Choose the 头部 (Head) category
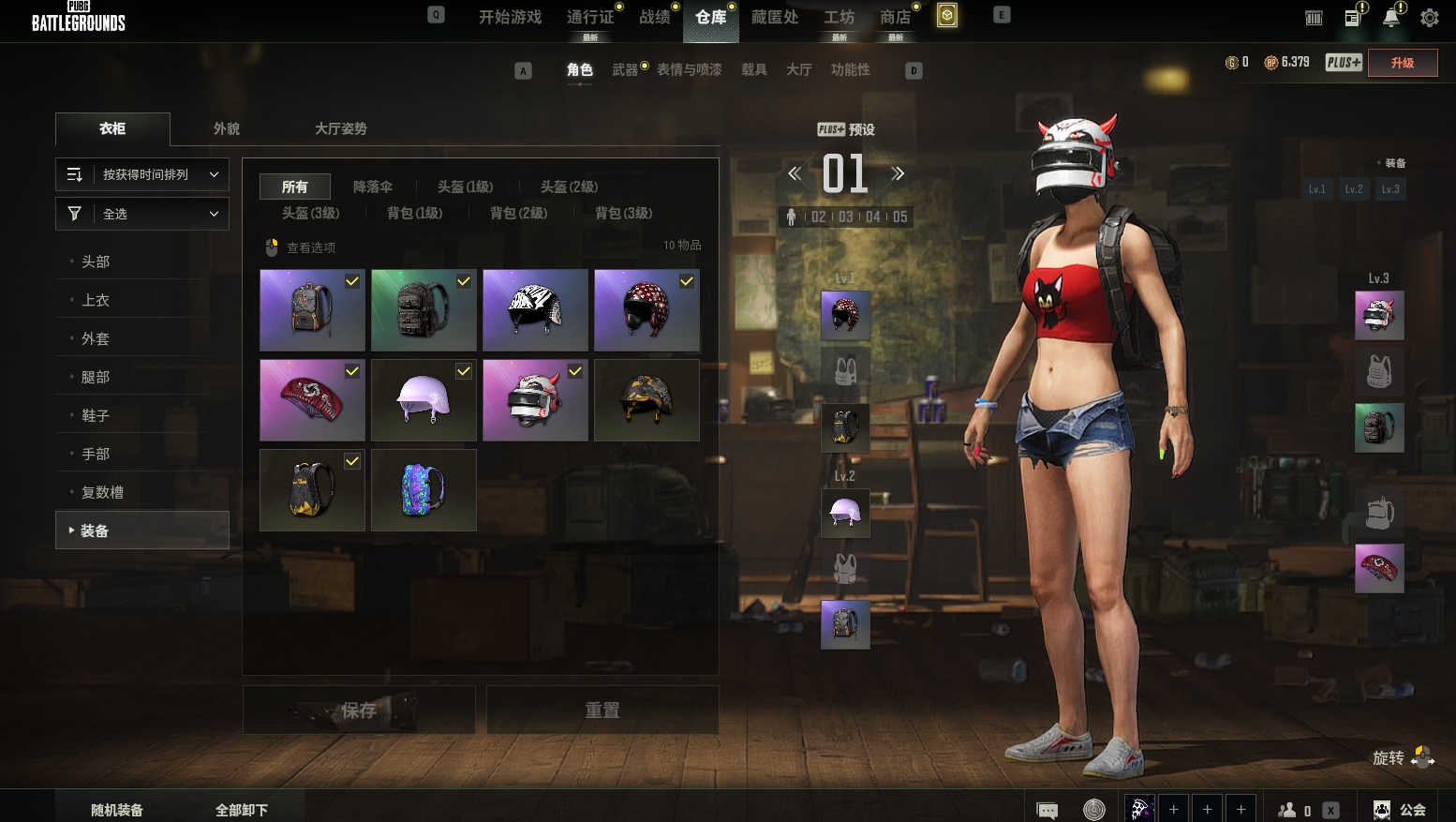1456x822 pixels. click(x=96, y=262)
